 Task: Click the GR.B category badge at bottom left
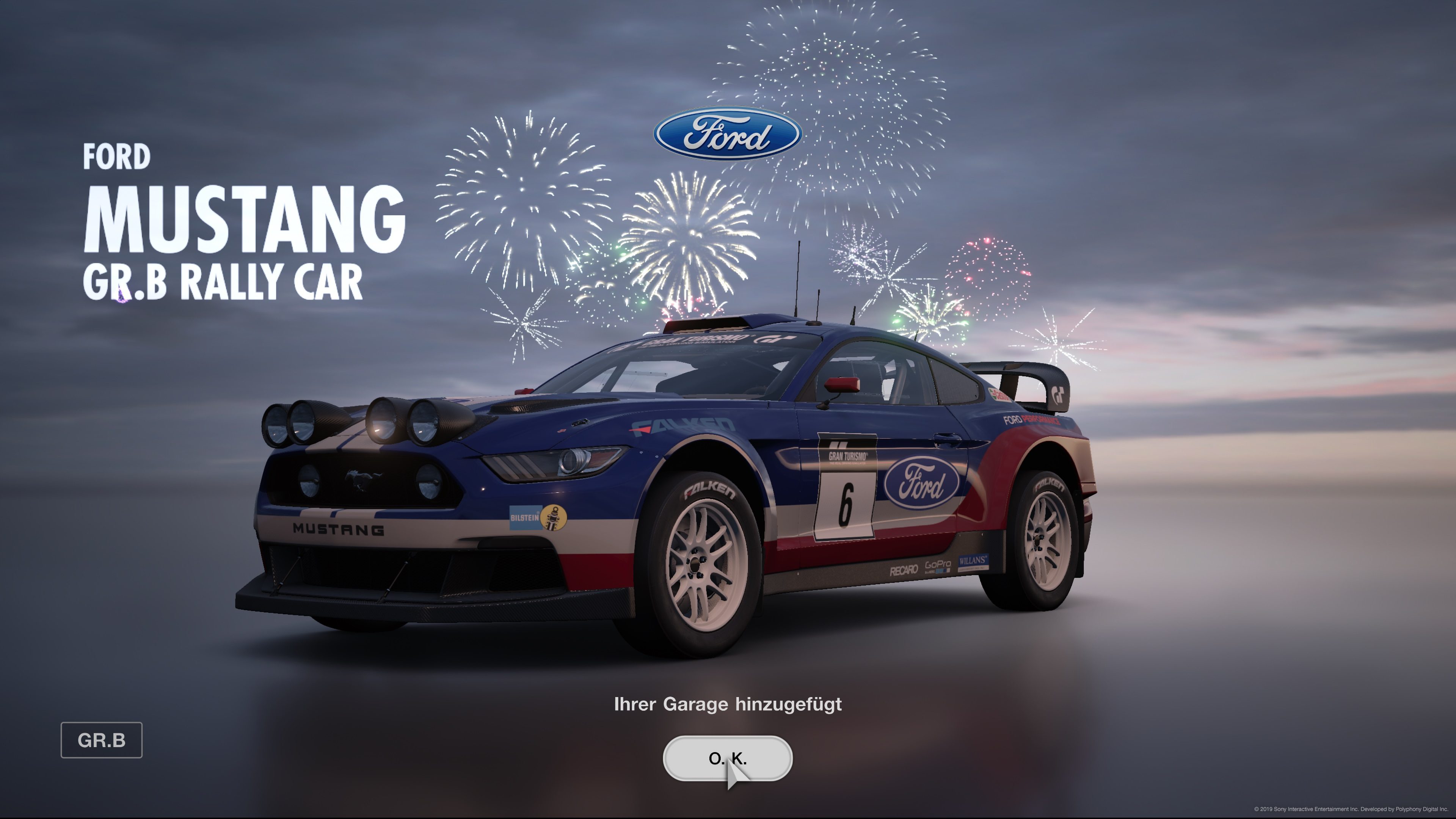102,741
